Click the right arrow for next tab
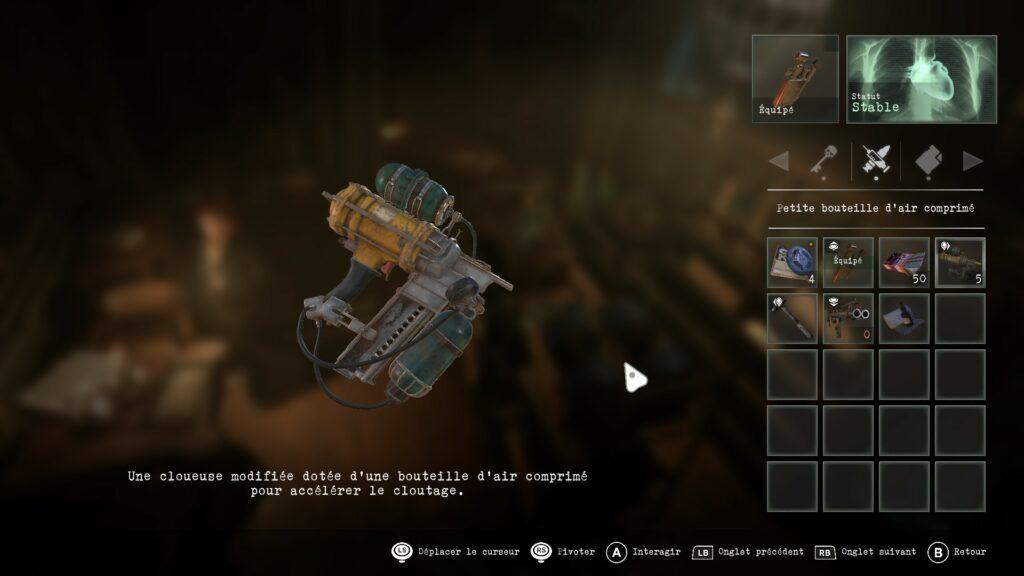This screenshot has height=576, width=1024. [x=972, y=160]
